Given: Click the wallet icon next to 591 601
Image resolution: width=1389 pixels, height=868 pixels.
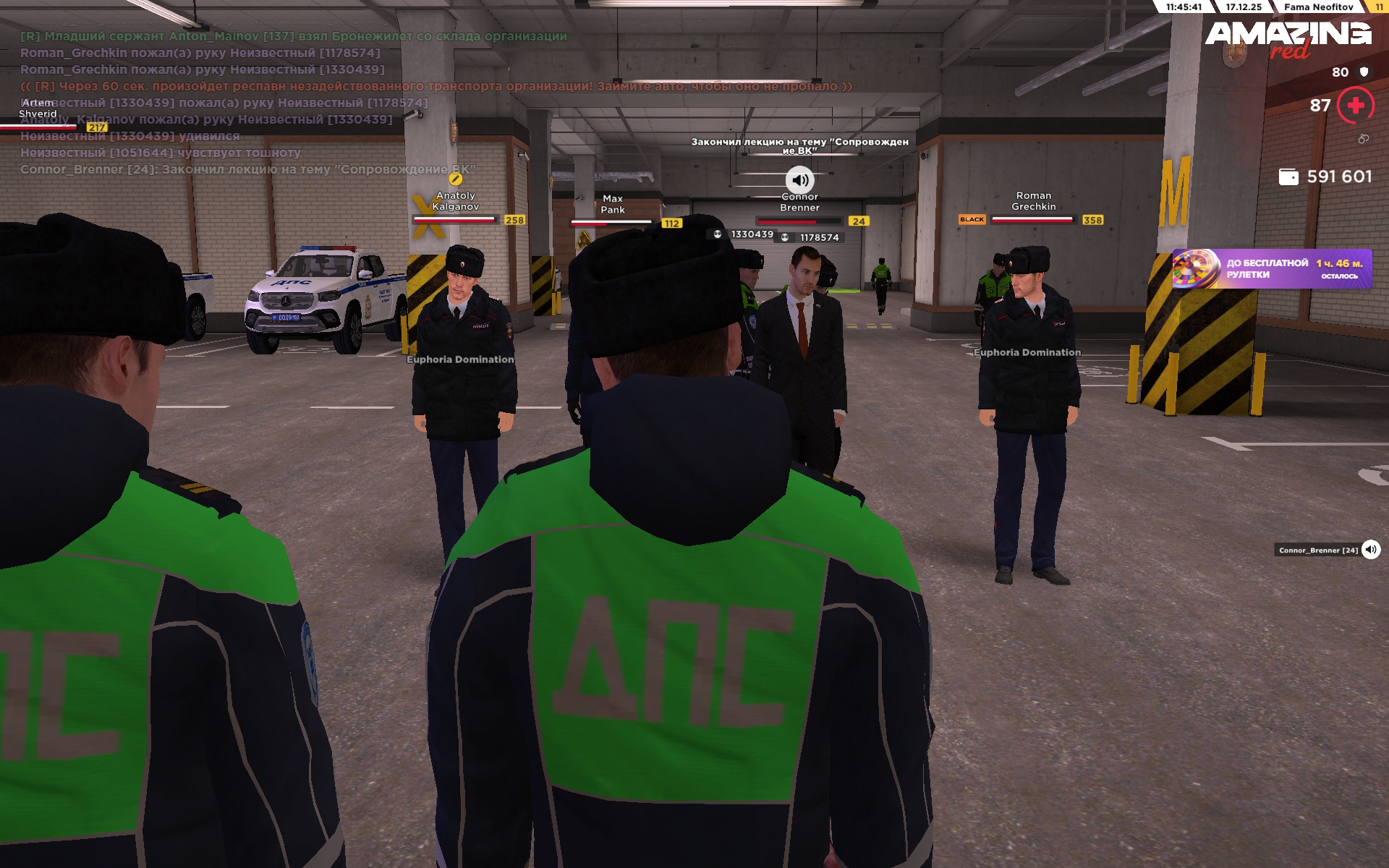Looking at the screenshot, I should (x=1288, y=177).
